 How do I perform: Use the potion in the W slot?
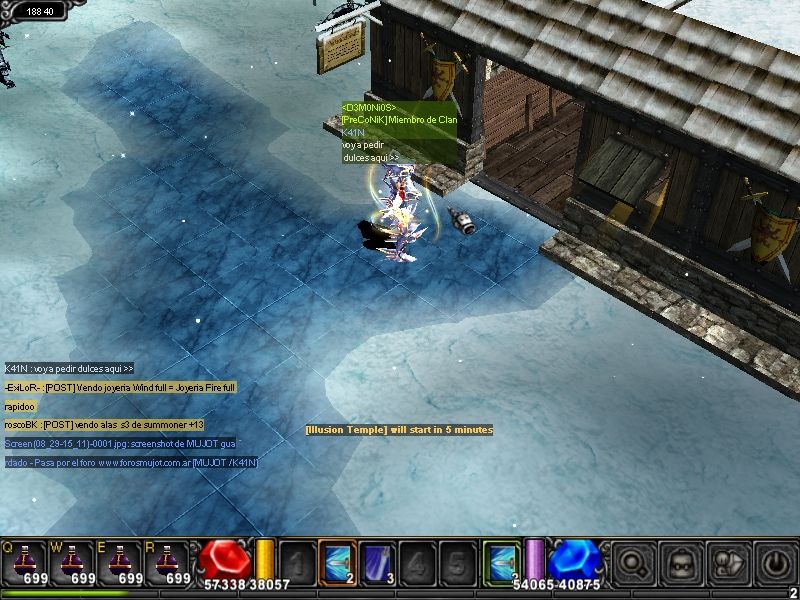pos(73,562)
